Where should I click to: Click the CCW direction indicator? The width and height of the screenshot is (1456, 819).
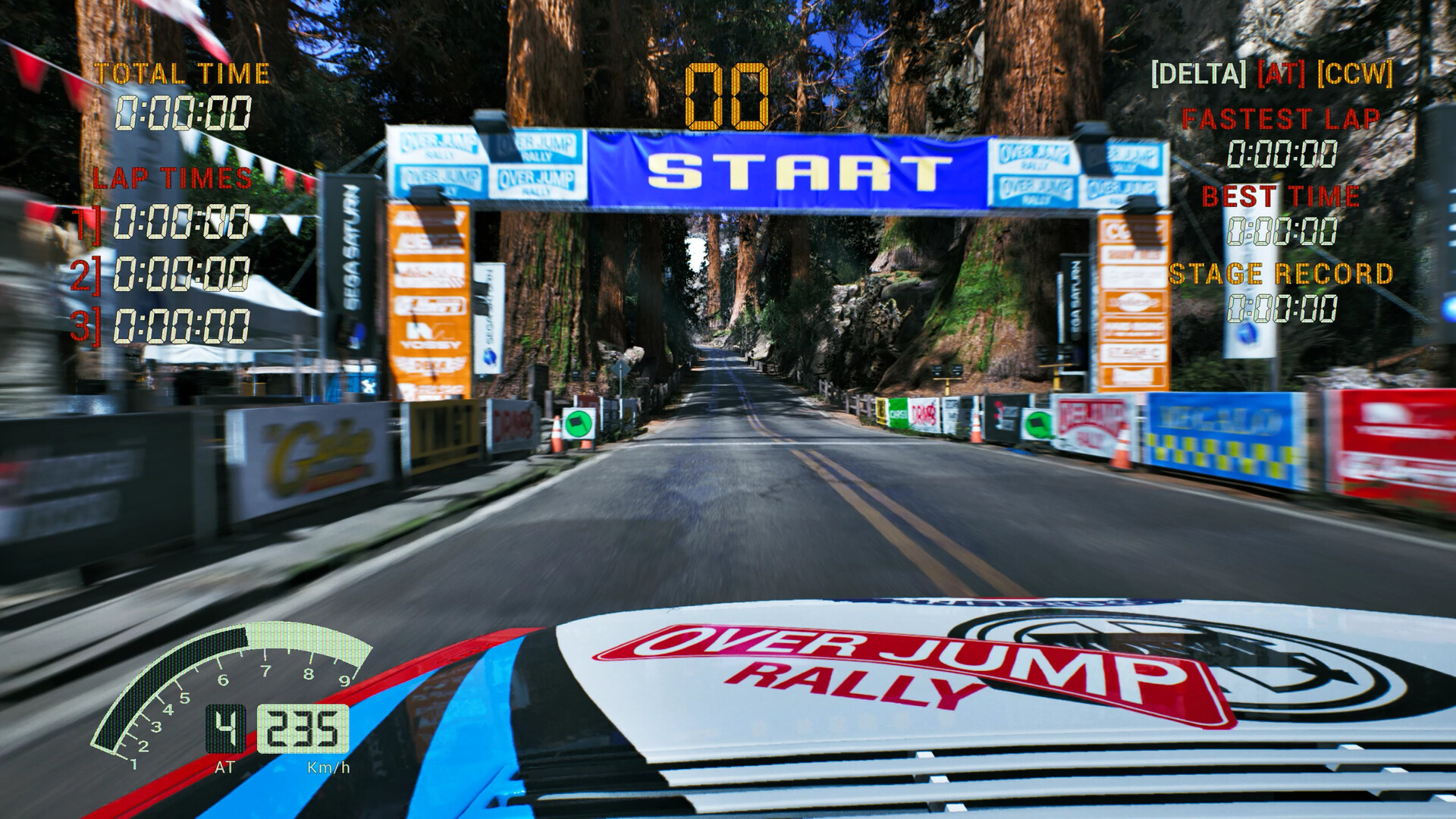1357,74
